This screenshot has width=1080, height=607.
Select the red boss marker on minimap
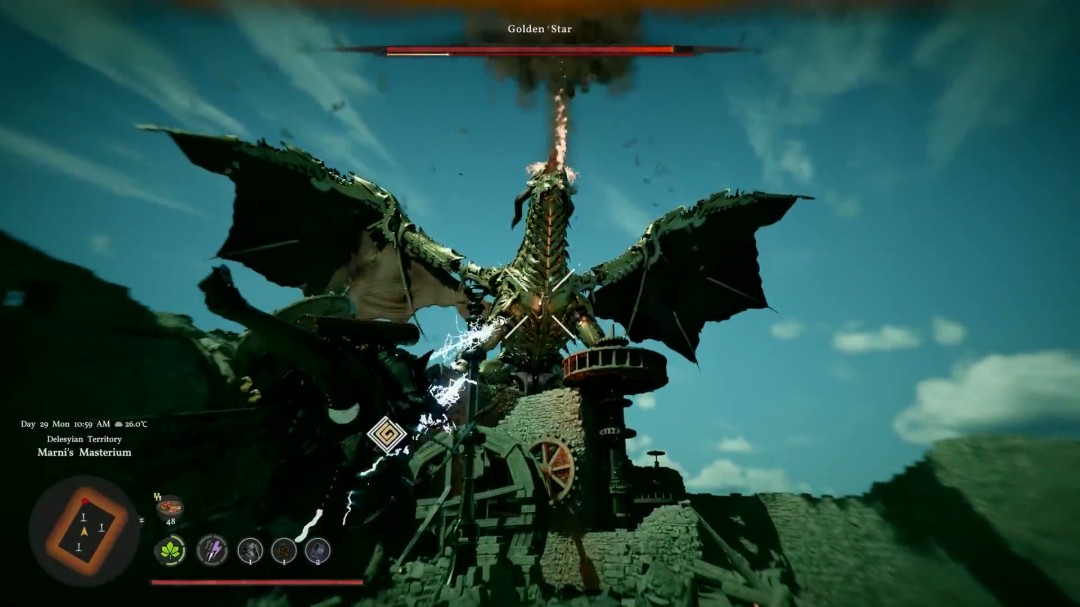[x=85, y=501]
